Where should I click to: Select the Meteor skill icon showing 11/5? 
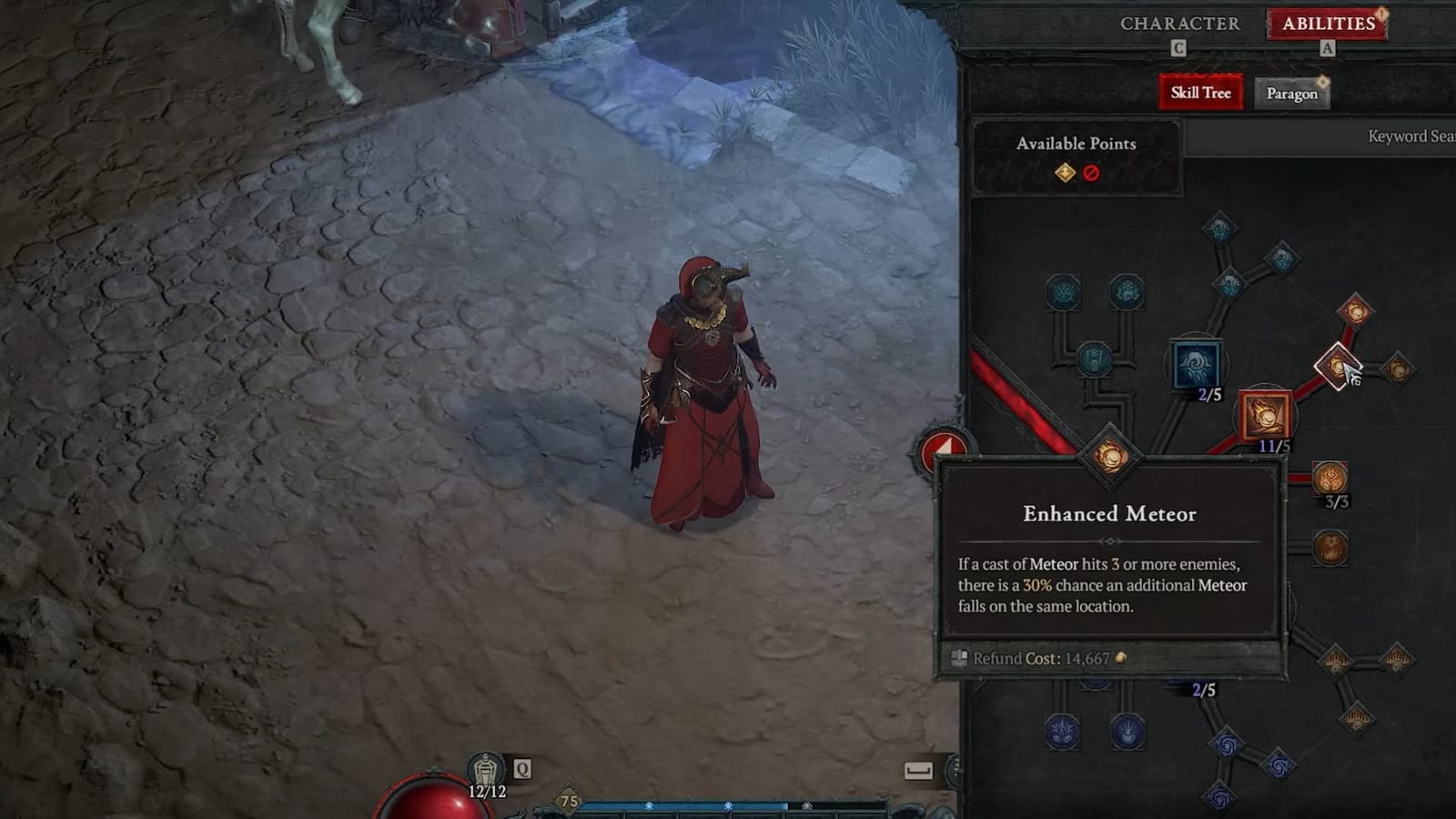pyautogui.click(x=1265, y=414)
